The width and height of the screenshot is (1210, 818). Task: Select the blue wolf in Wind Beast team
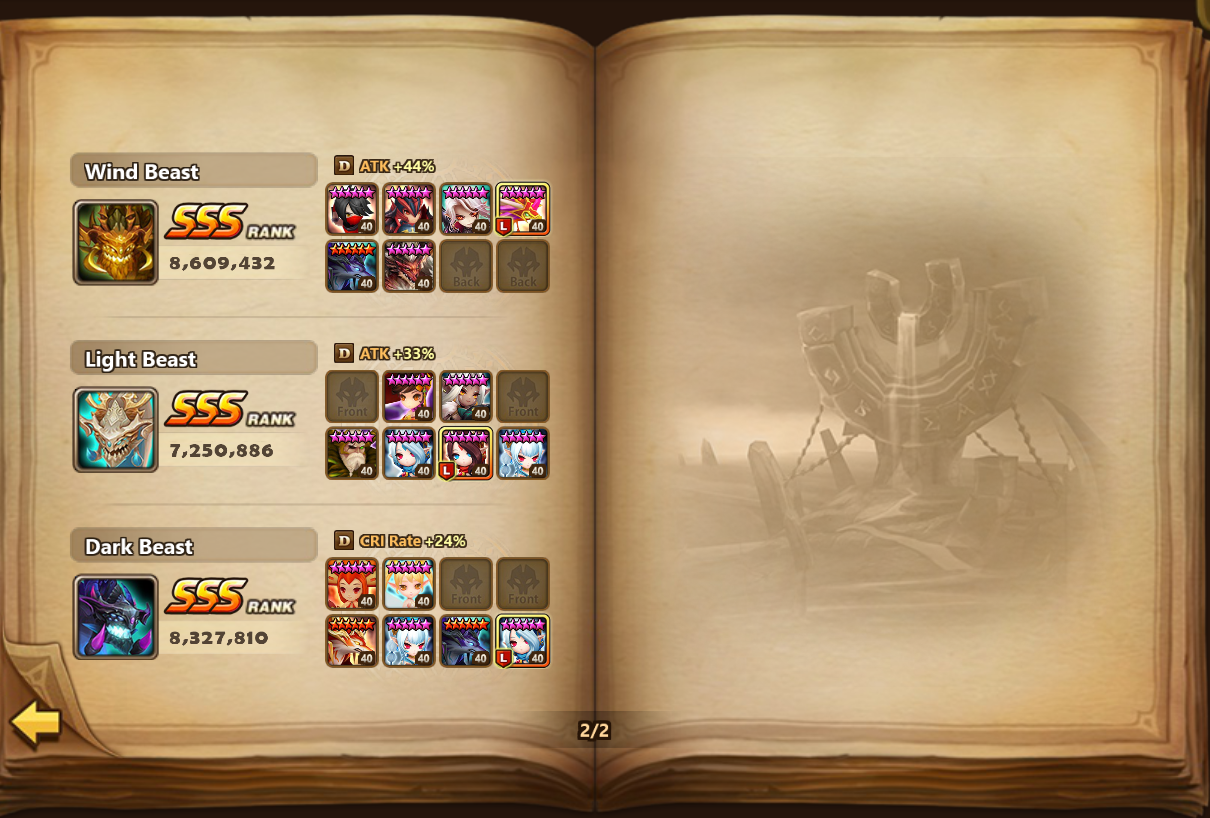pos(352,266)
